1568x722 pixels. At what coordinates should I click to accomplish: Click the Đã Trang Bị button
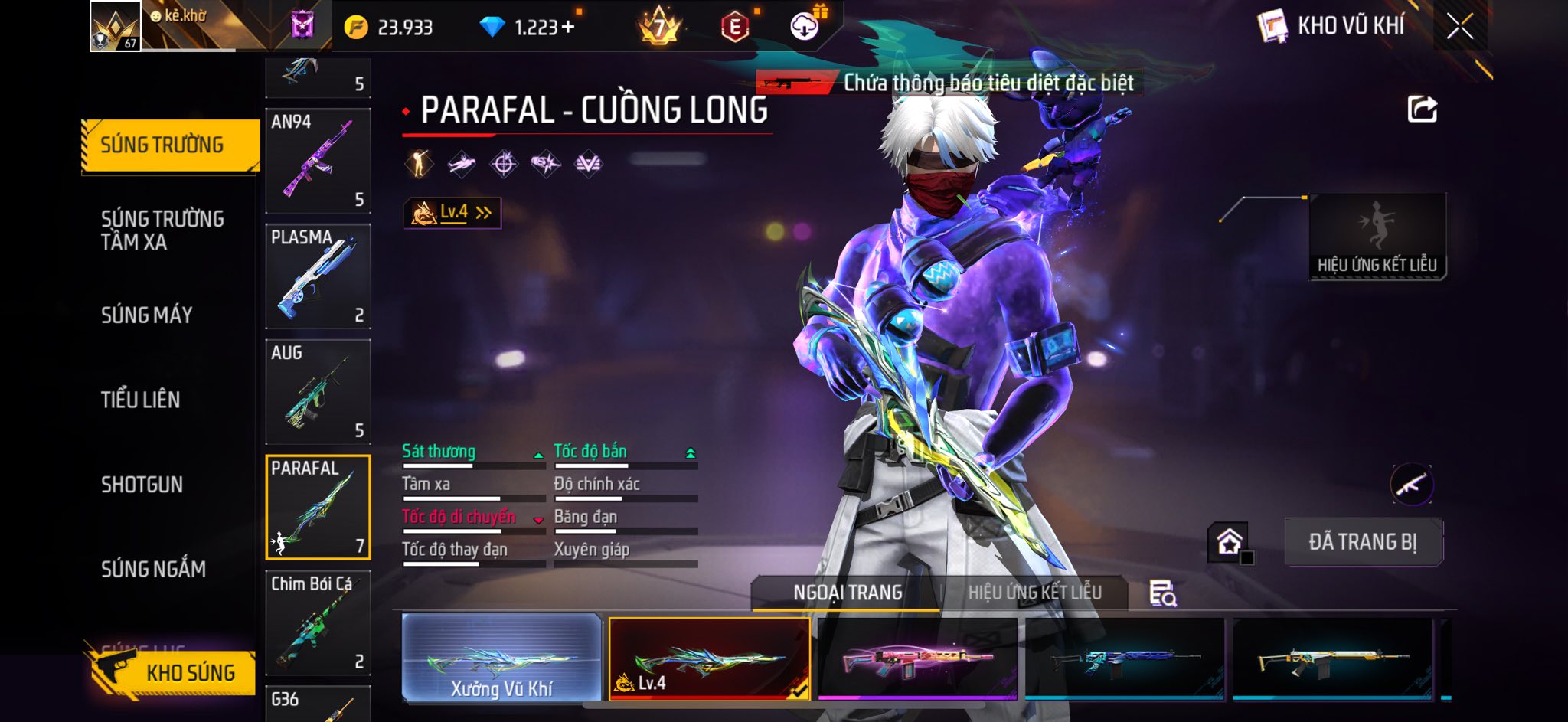coord(1363,542)
